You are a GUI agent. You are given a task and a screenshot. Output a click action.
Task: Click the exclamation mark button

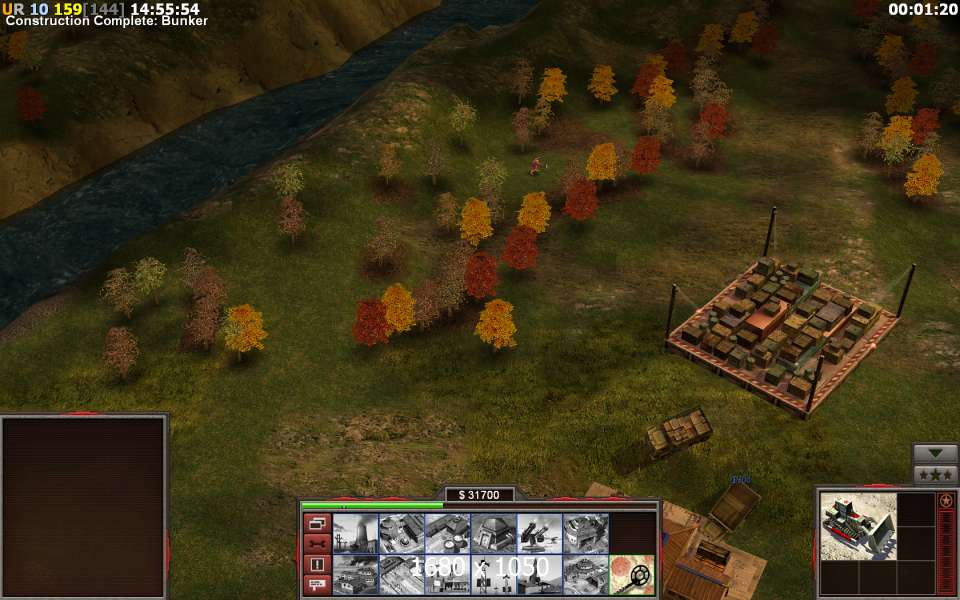tap(316, 565)
